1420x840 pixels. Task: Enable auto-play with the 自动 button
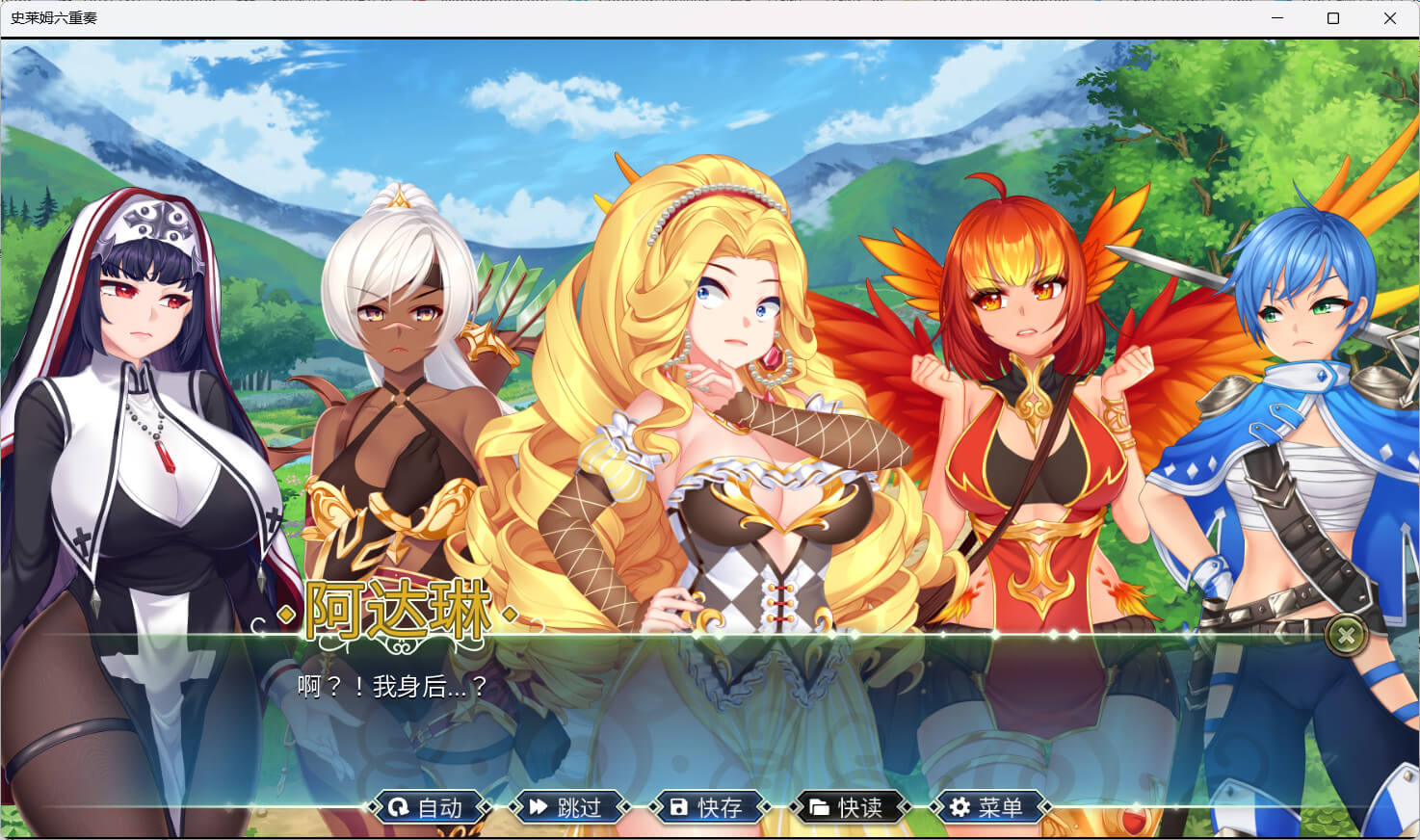click(427, 807)
